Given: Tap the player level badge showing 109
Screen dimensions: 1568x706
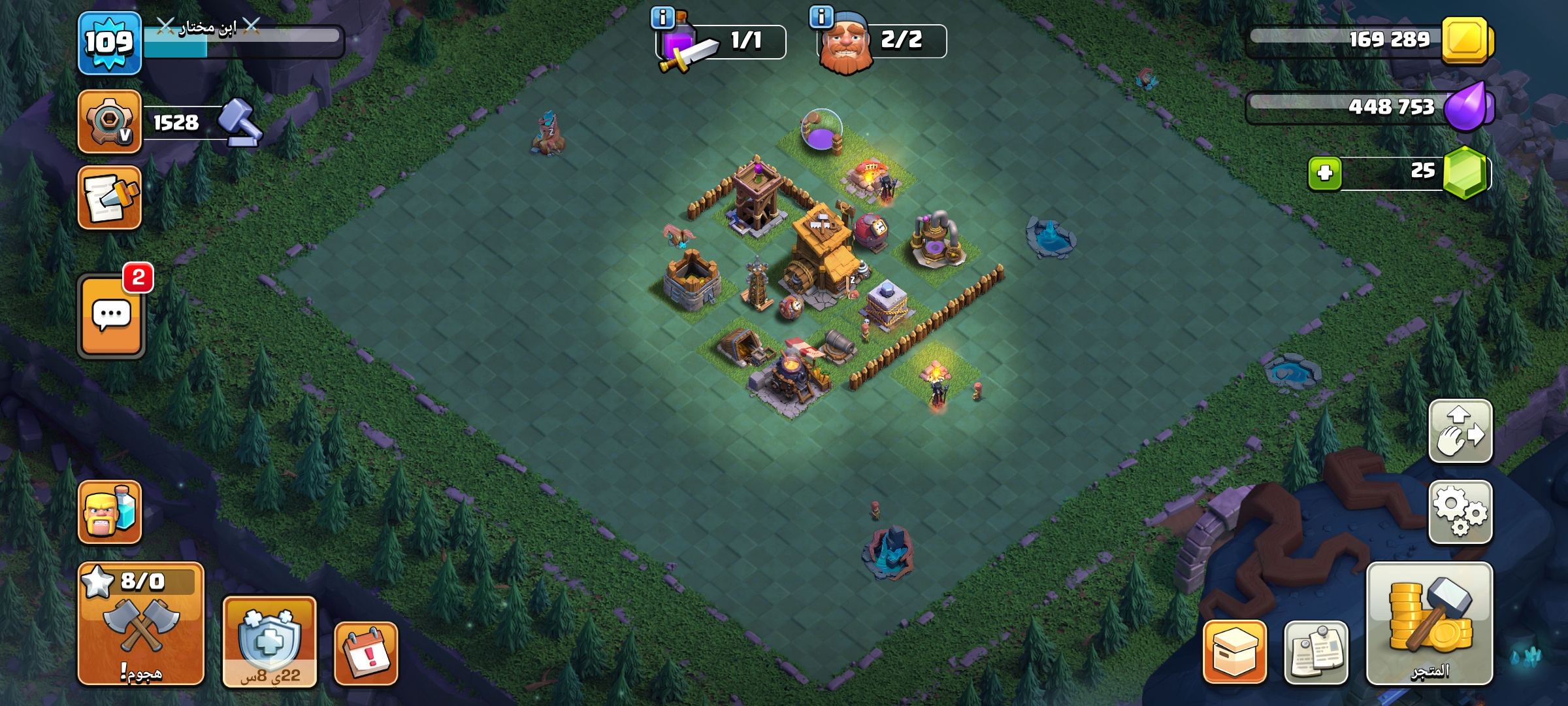Looking at the screenshot, I should coord(109,41).
